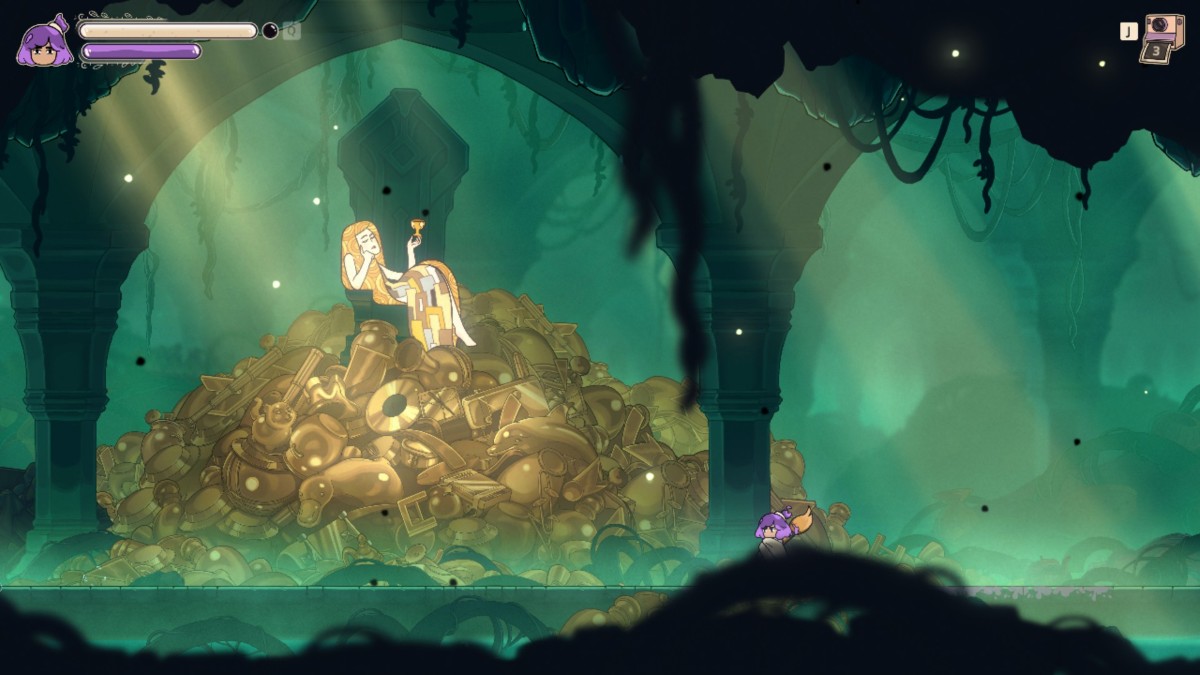This screenshot has height=675, width=1200.
Task: Use the instant camera item icon
Action: 1163,37
